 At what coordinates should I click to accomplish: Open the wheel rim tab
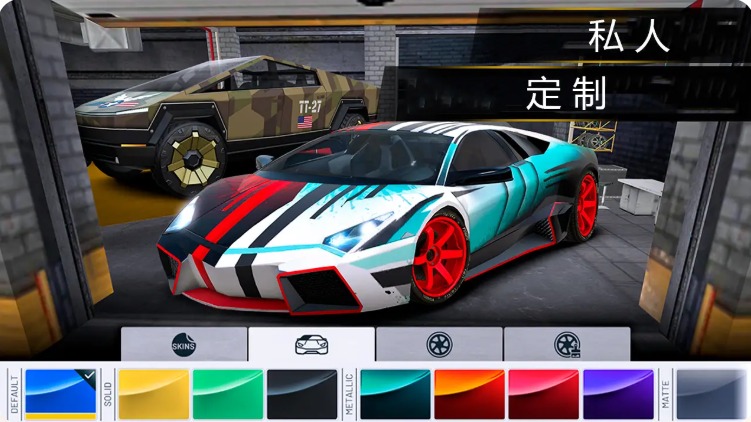(439, 344)
